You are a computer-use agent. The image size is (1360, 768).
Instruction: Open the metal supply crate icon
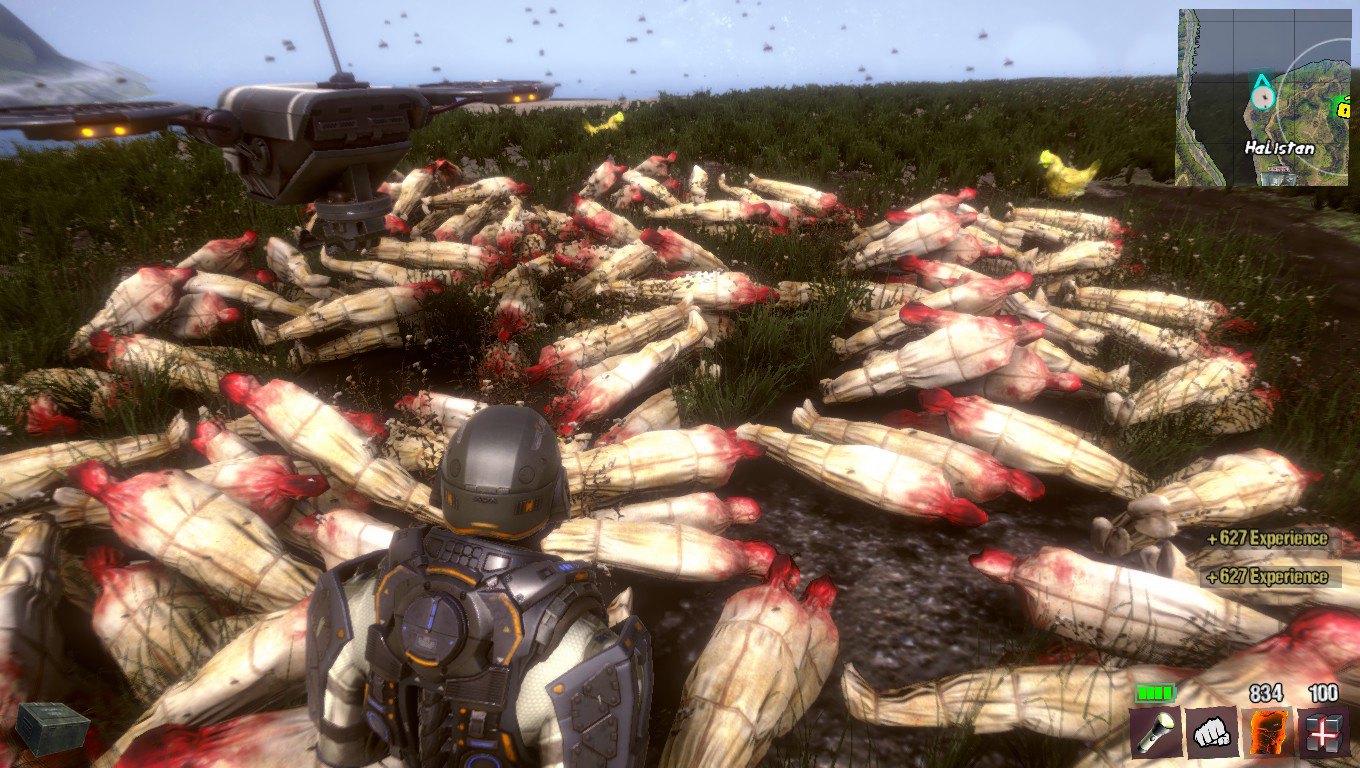tap(51, 727)
